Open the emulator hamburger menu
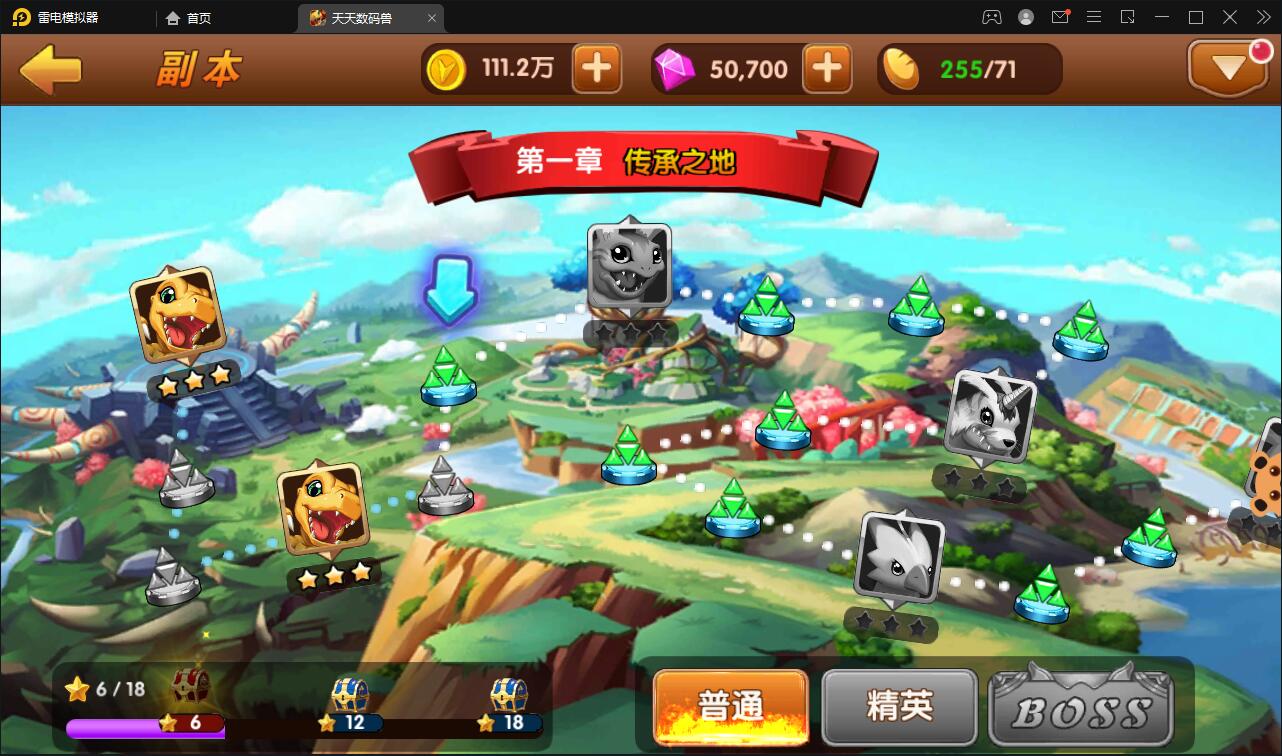Screen dimensions: 1282x756 tap(1094, 17)
